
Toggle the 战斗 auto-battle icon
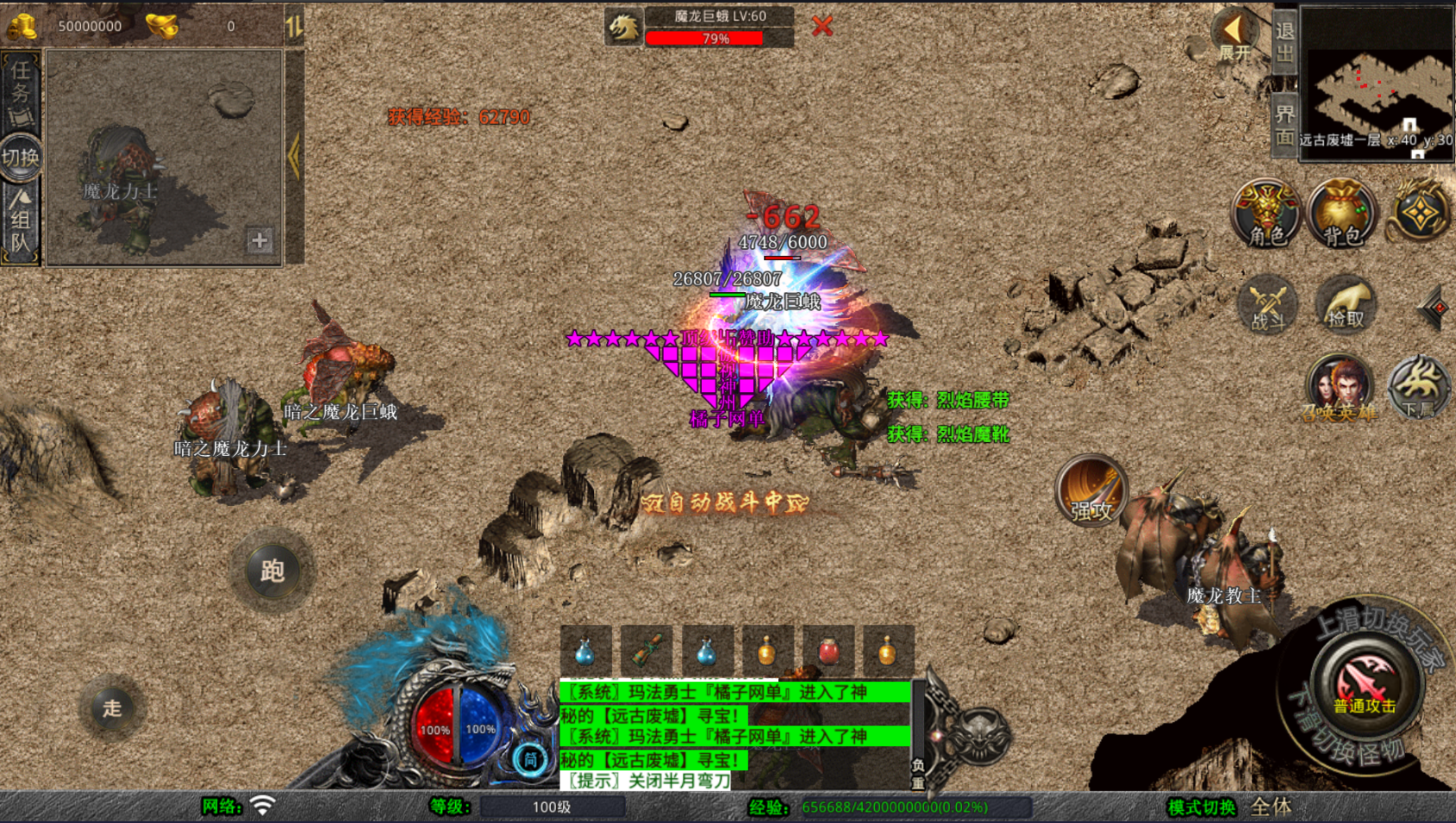1267,306
